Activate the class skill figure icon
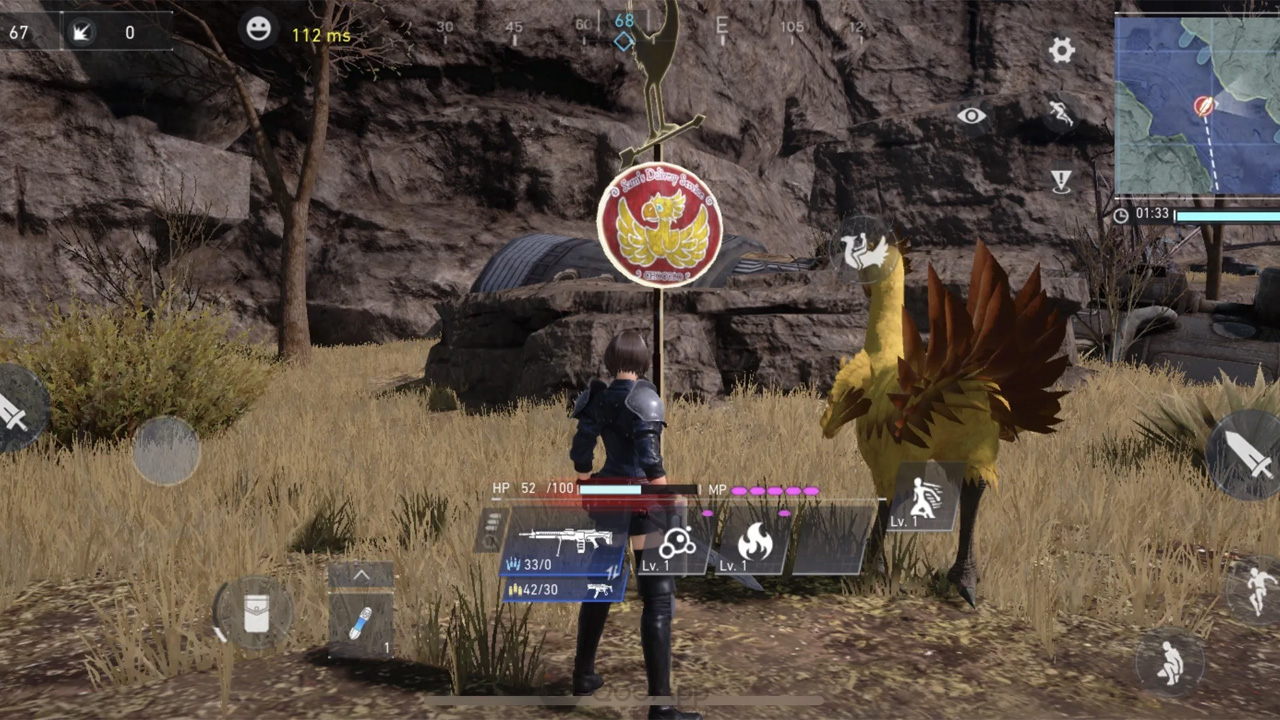 click(924, 497)
